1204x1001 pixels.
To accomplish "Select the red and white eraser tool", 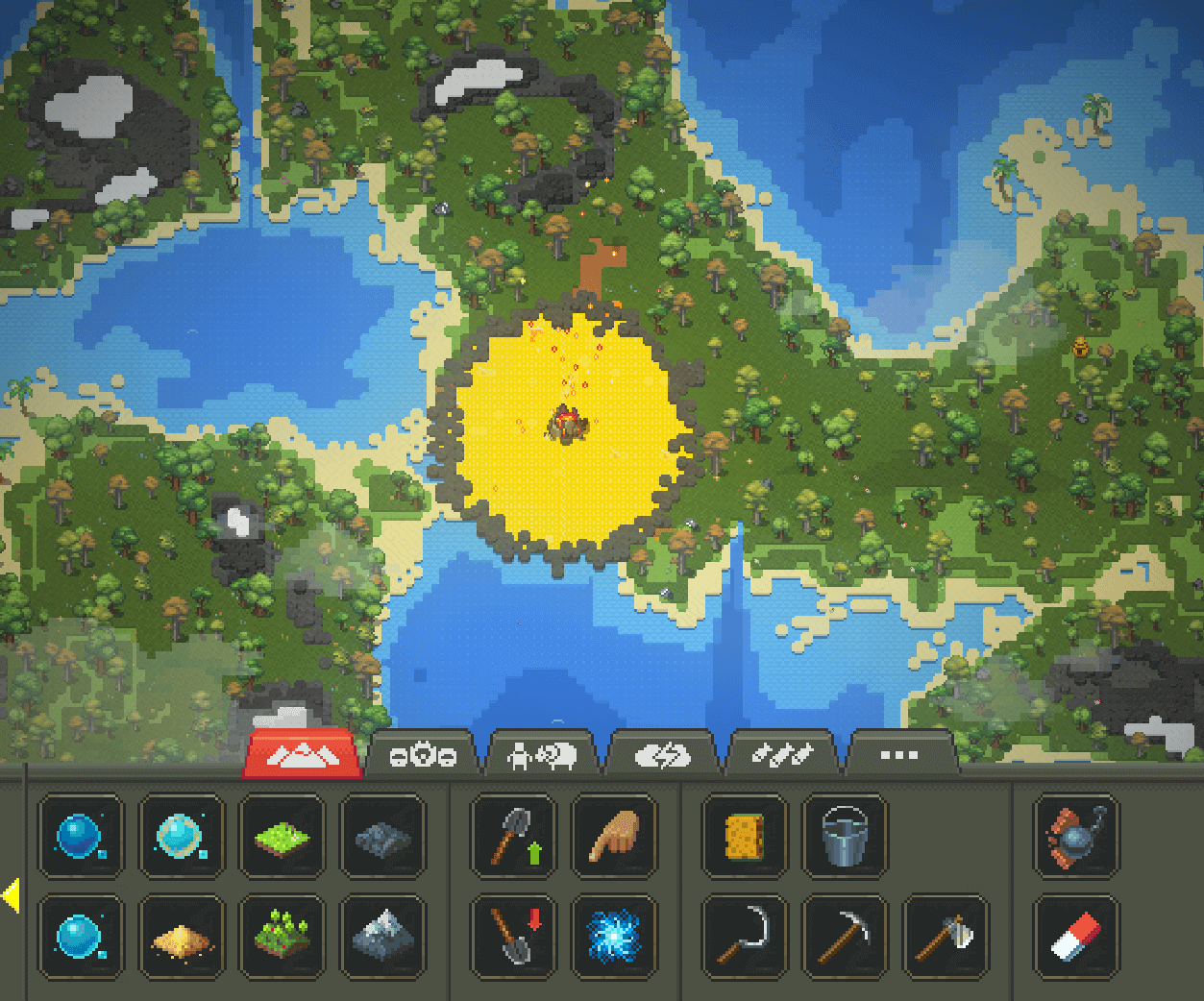I will 1076,938.
